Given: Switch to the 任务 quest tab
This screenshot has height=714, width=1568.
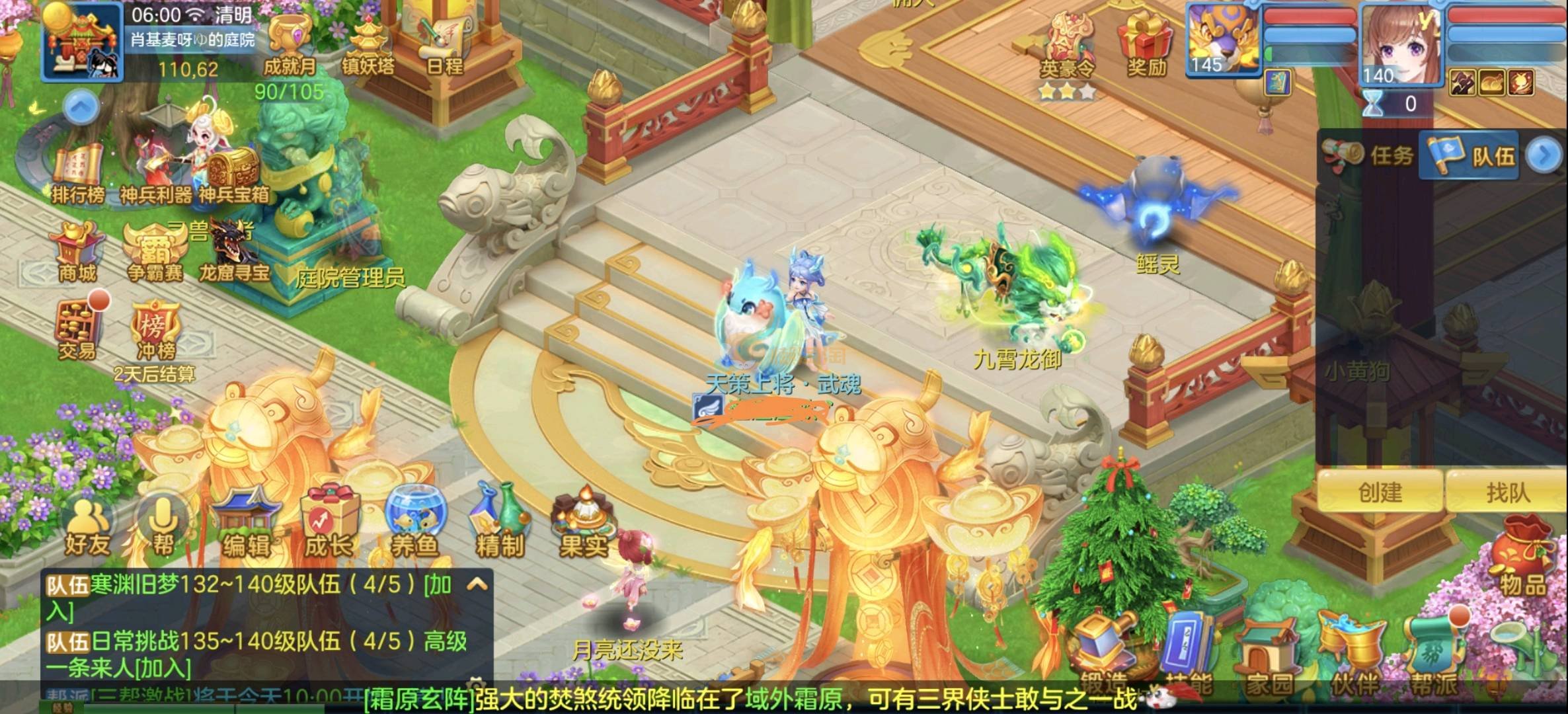Looking at the screenshot, I should (x=1370, y=156).
